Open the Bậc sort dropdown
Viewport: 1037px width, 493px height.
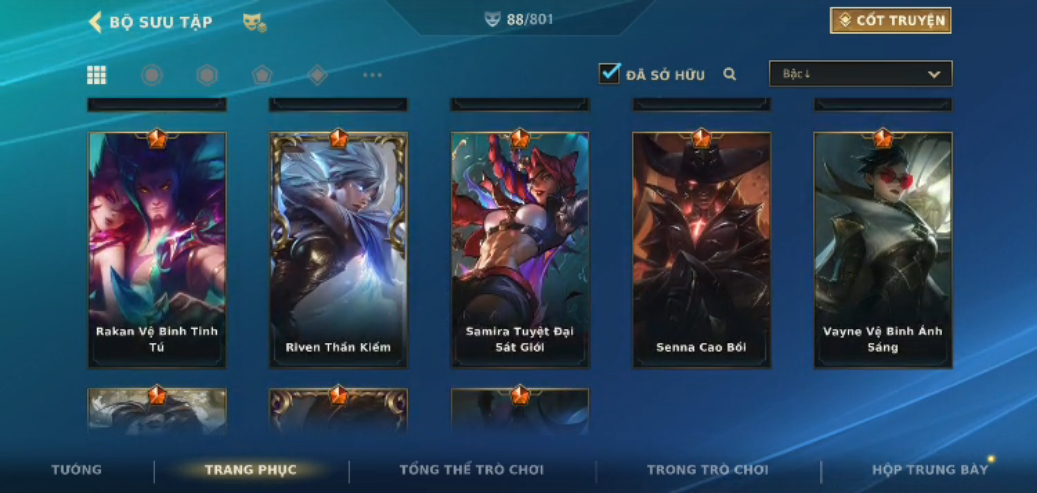tap(860, 74)
